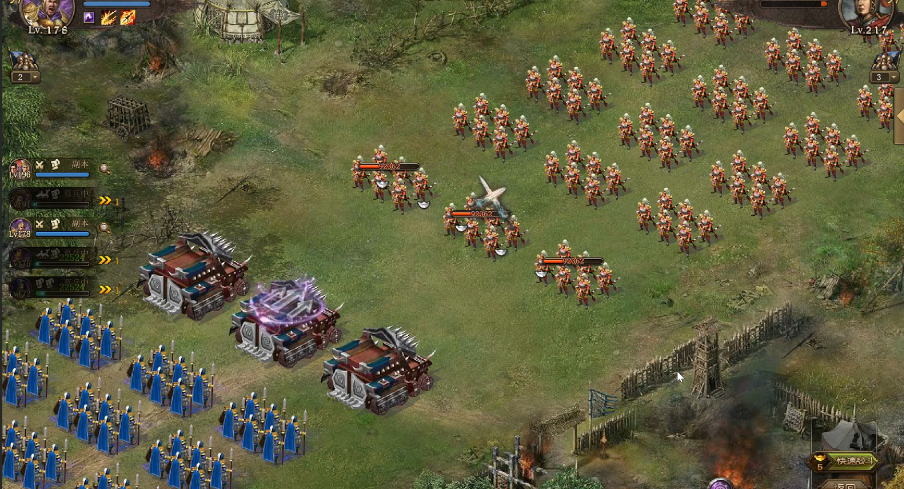The height and width of the screenshot is (489, 904).
Task: Activate the red slash skill icon
Action: coord(127,17)
